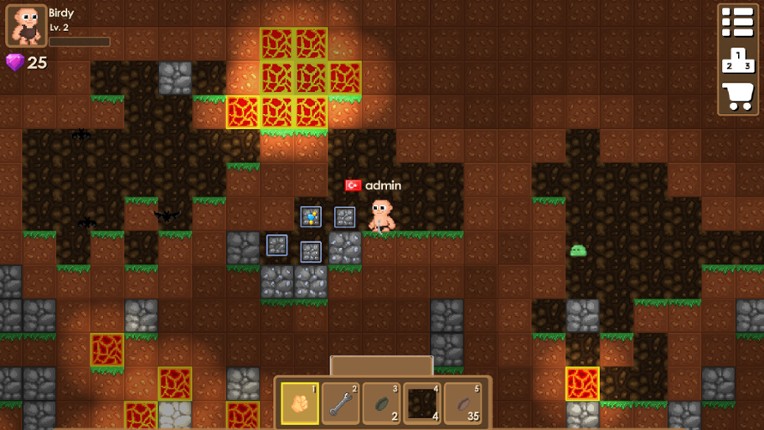Screen dimensions: 764x430
Task: Click Birdy's character portrait
Action: (x=26, y=26)
